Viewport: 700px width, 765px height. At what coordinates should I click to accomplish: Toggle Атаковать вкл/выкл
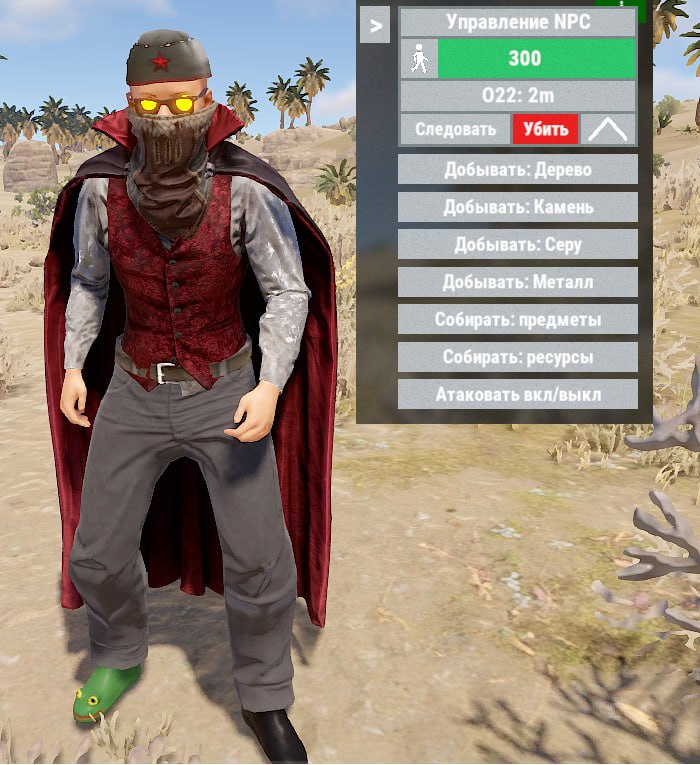pyautogui.click(x=517, y=394)
